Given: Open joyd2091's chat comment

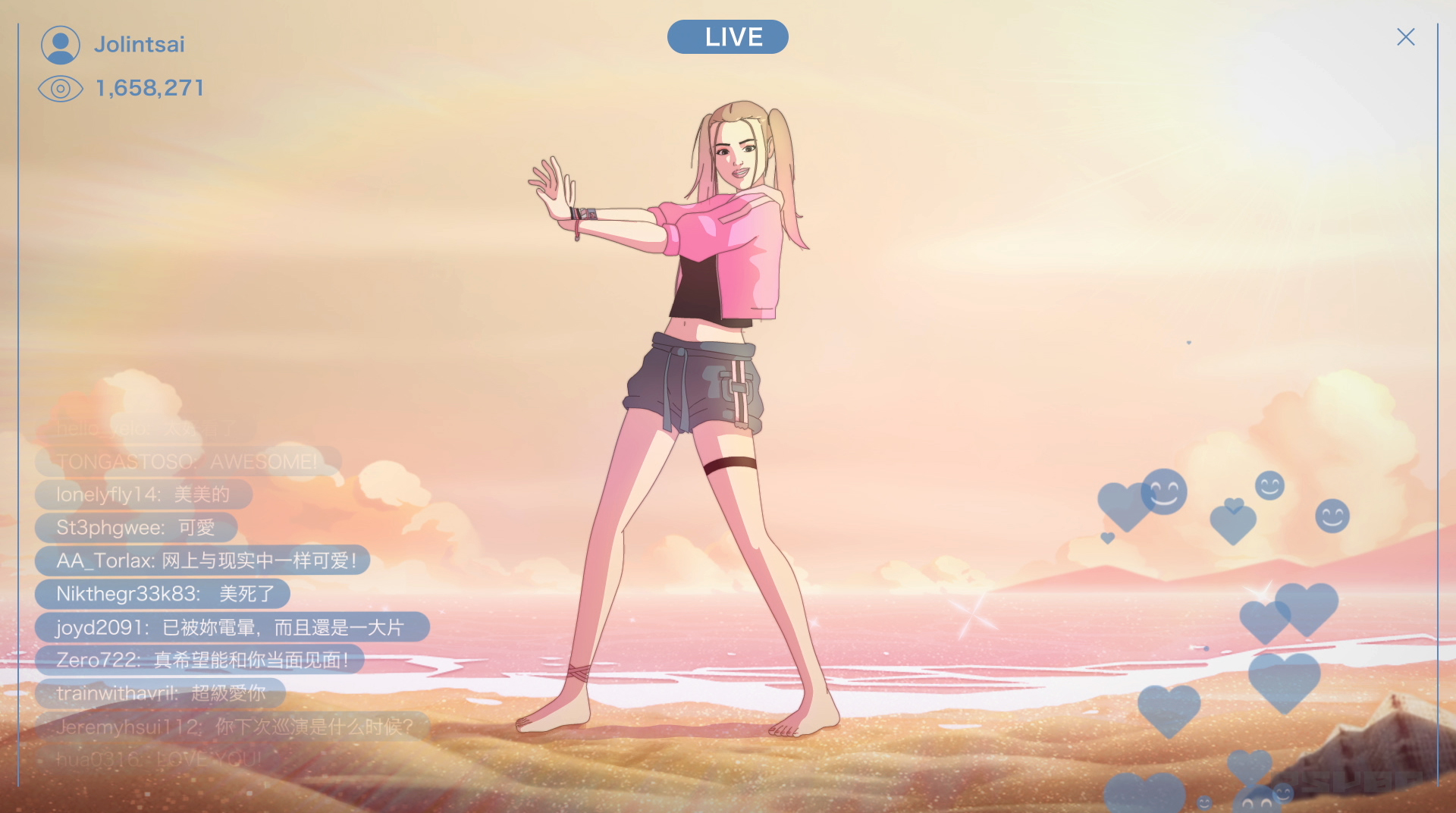Looking at the screenshot, I should coord(231,627).
